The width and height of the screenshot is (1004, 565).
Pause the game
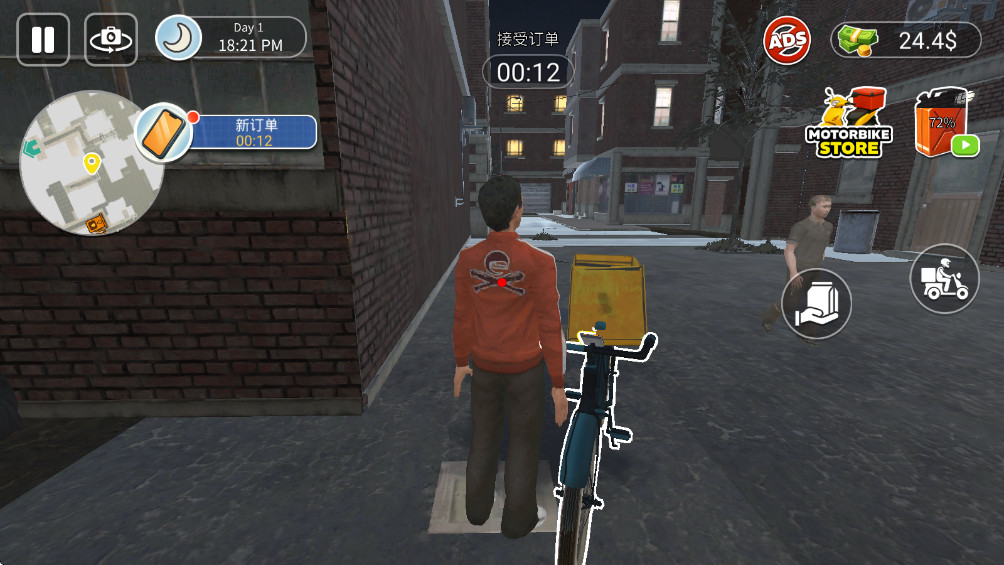click(x=43, y=40)
